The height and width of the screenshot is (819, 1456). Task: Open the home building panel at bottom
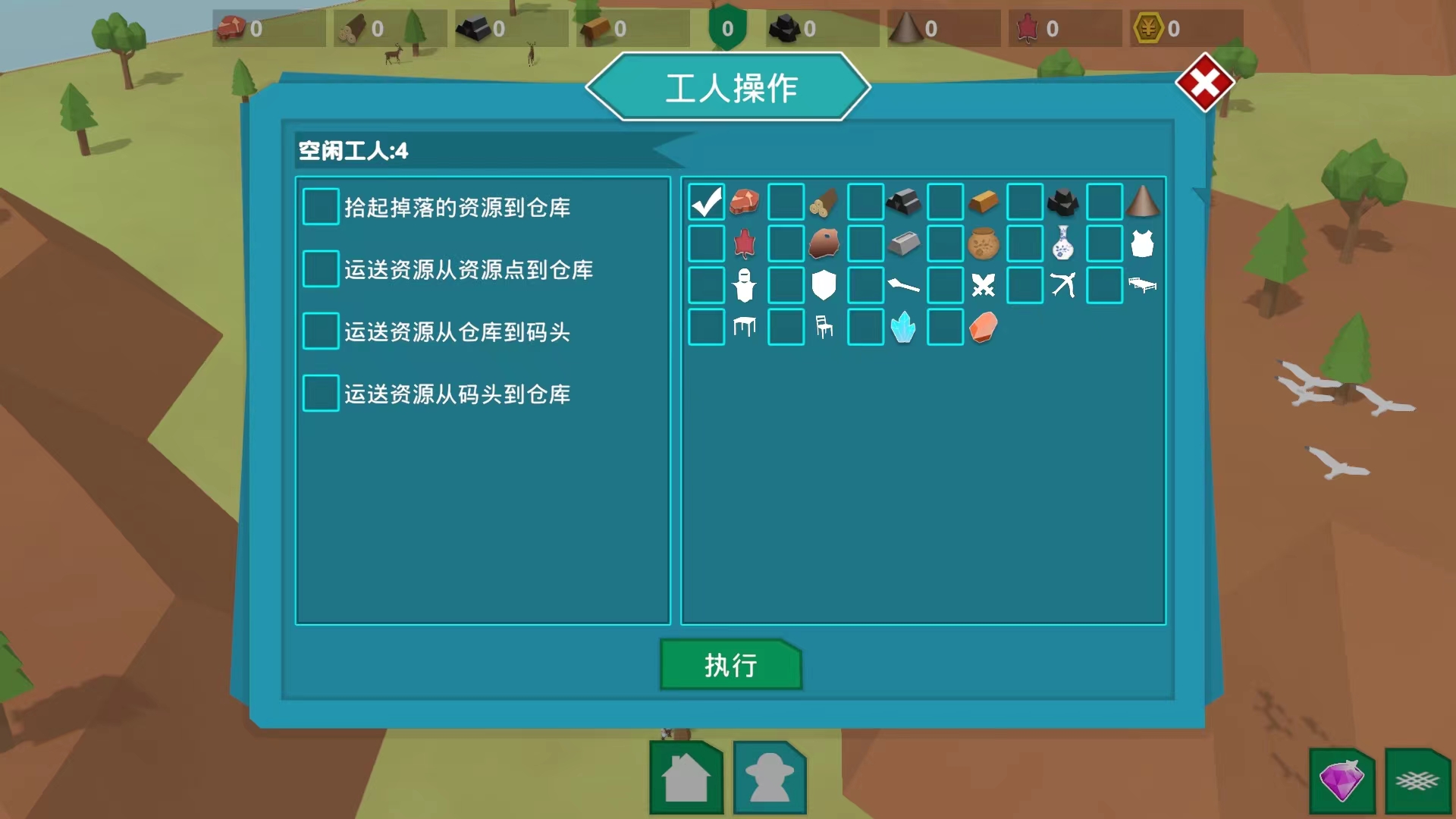pyautogui.click(x=686, y=778)
